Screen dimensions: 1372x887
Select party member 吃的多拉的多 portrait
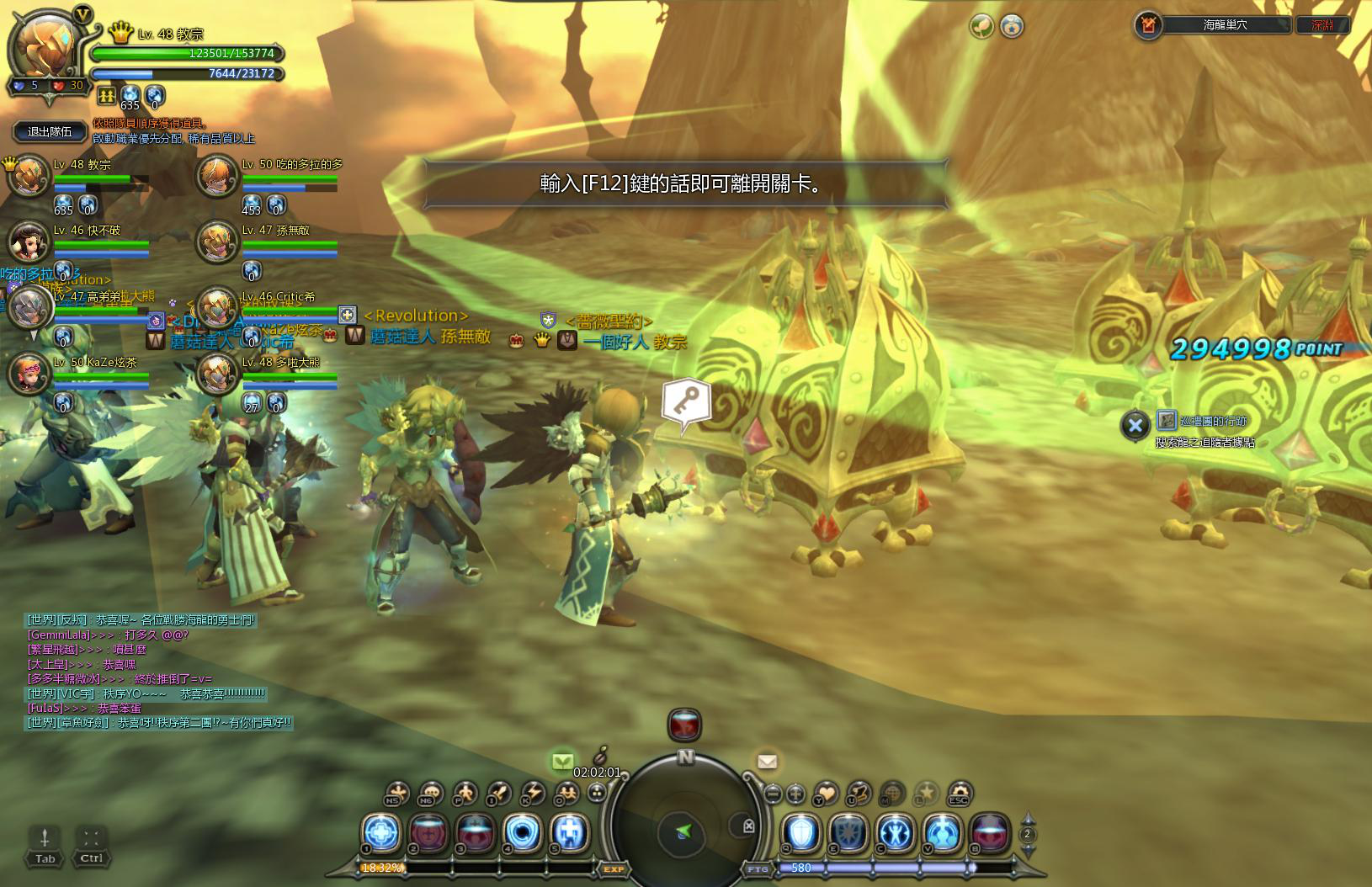click(217, 177)
